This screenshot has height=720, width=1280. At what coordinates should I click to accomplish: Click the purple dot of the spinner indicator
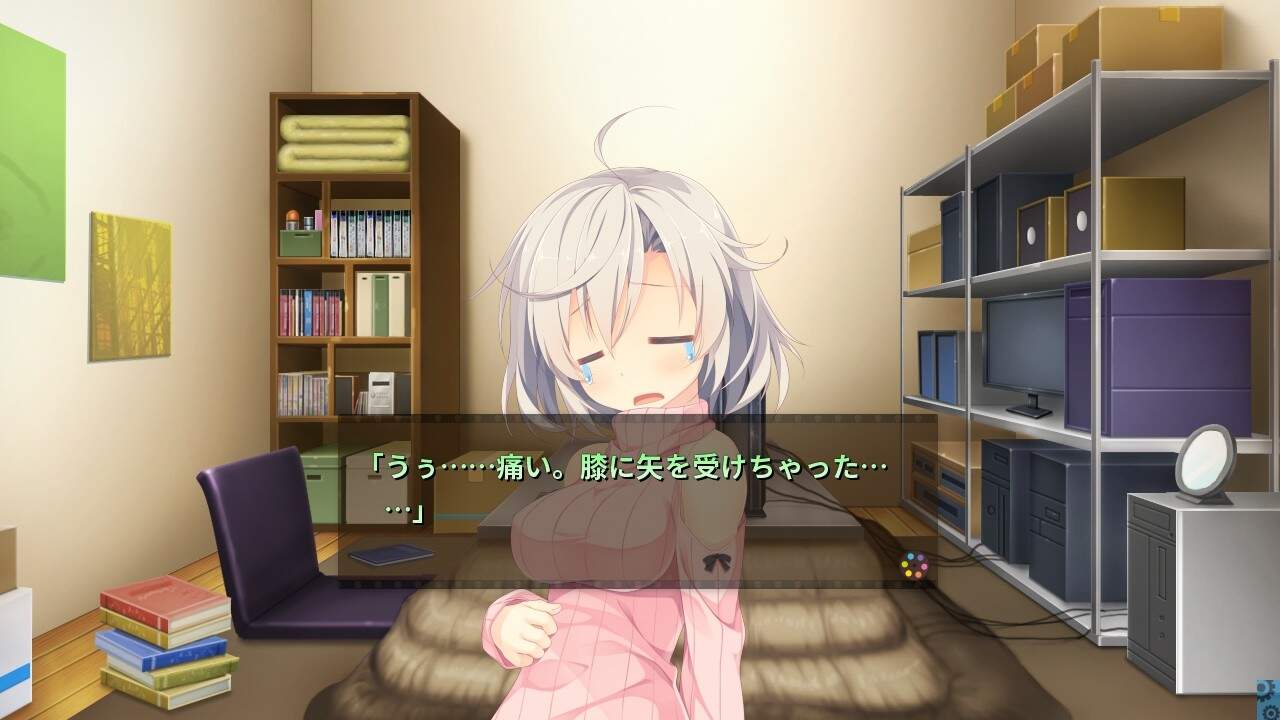(920, 557)
